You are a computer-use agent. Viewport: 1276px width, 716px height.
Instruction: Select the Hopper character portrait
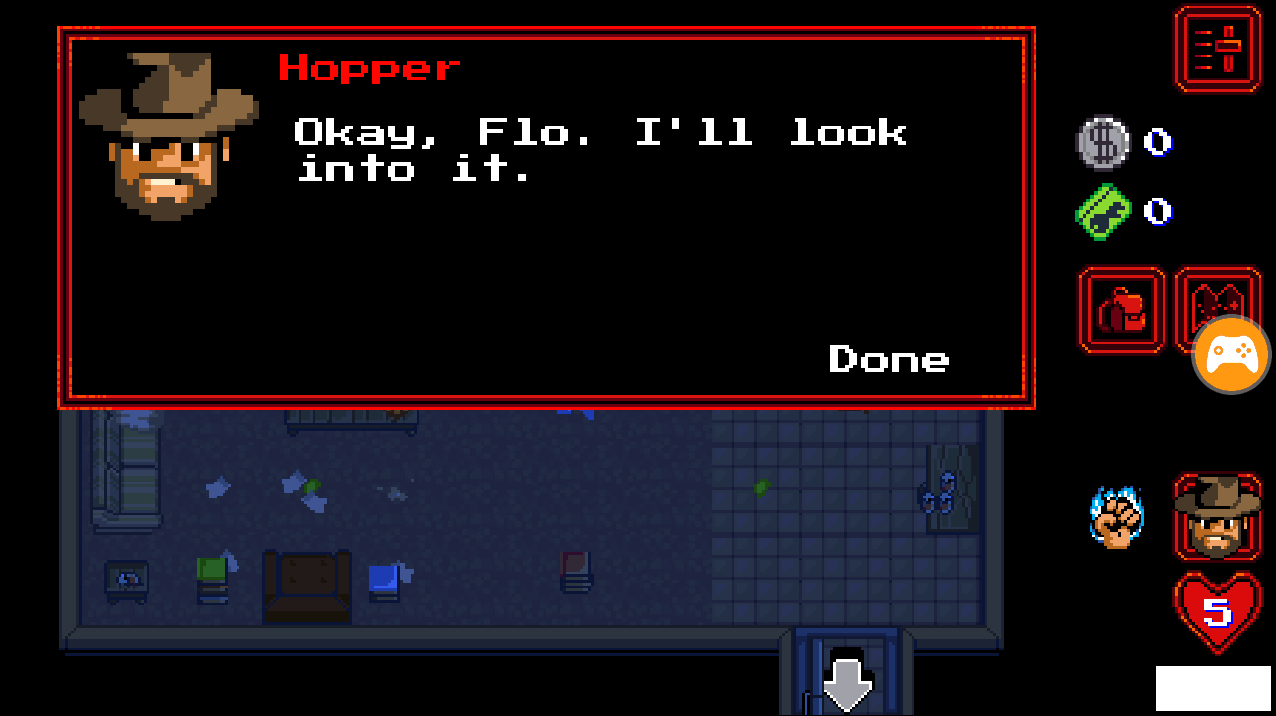point(1217,516)
